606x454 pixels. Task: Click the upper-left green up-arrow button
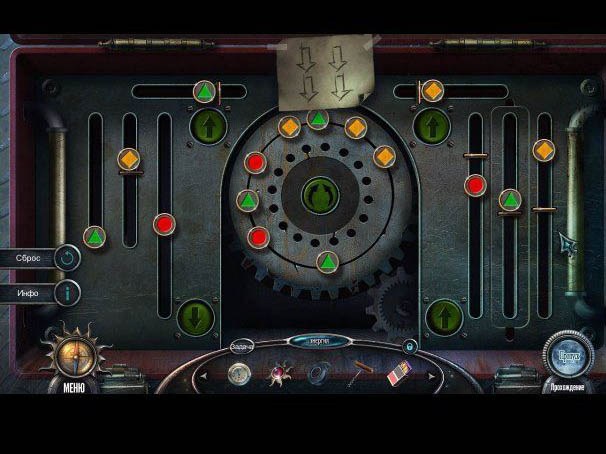[209, 126]
